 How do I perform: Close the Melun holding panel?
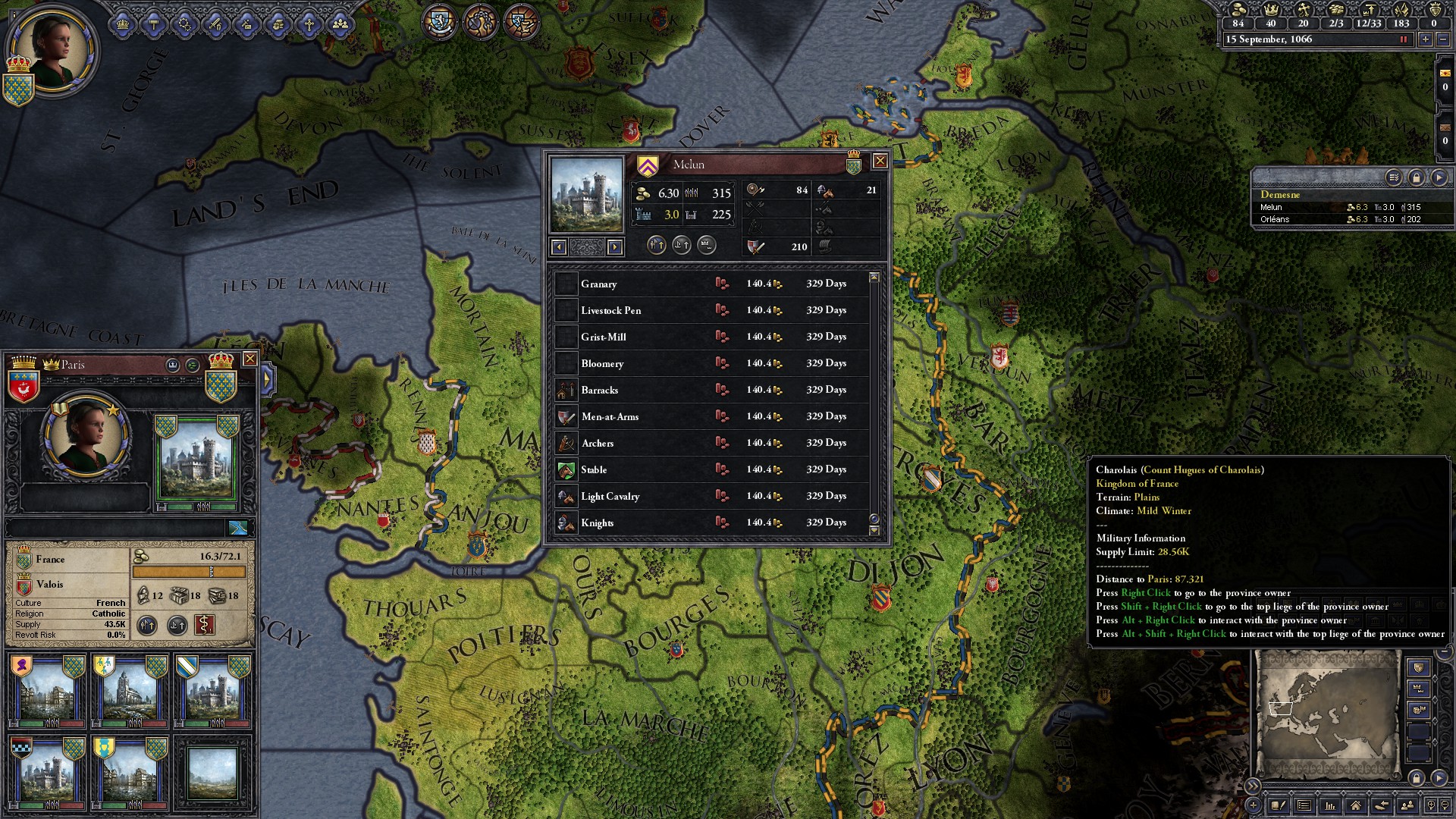pos(880,161)
